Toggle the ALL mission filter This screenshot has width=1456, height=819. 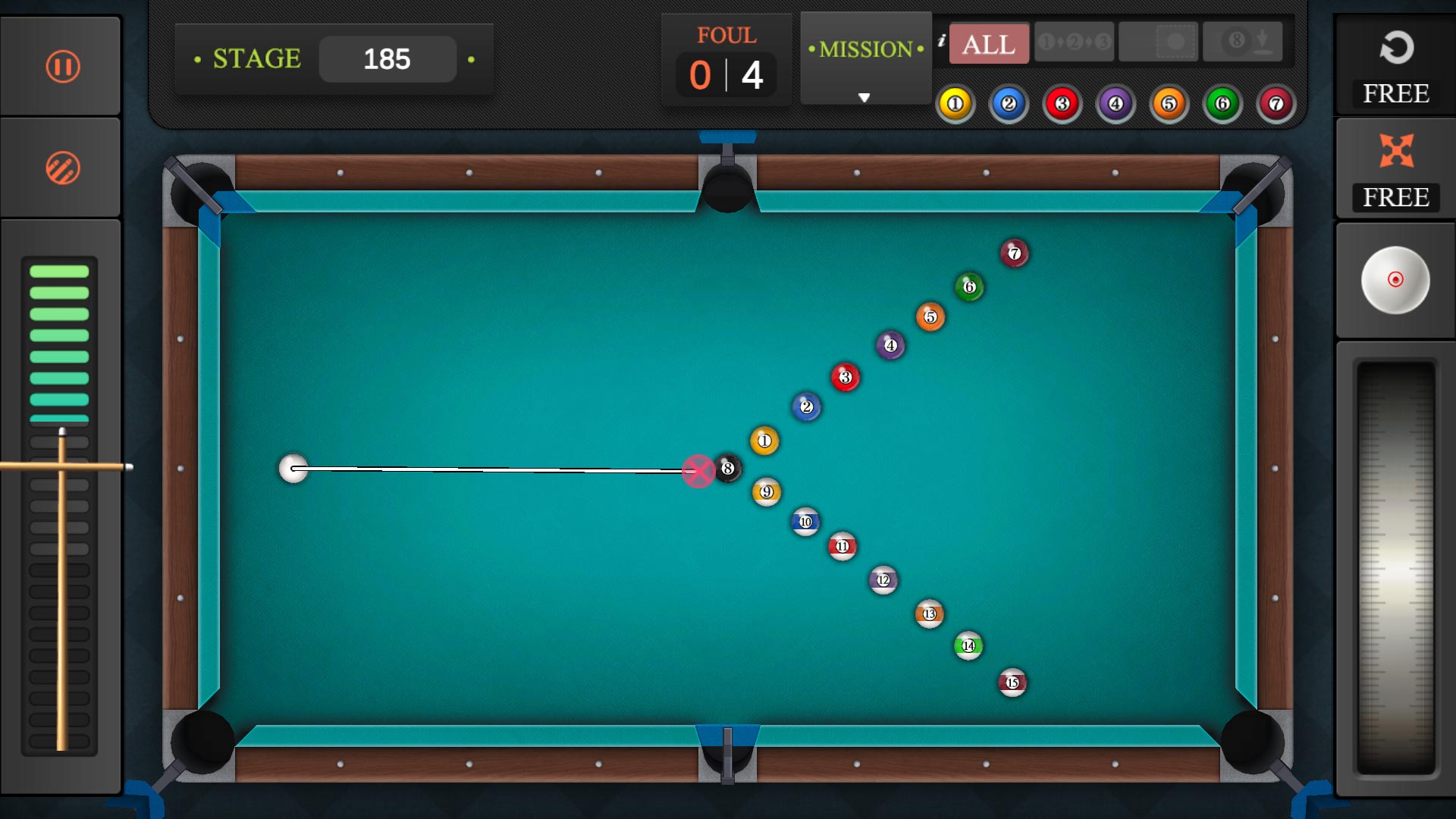click(988, 44)
